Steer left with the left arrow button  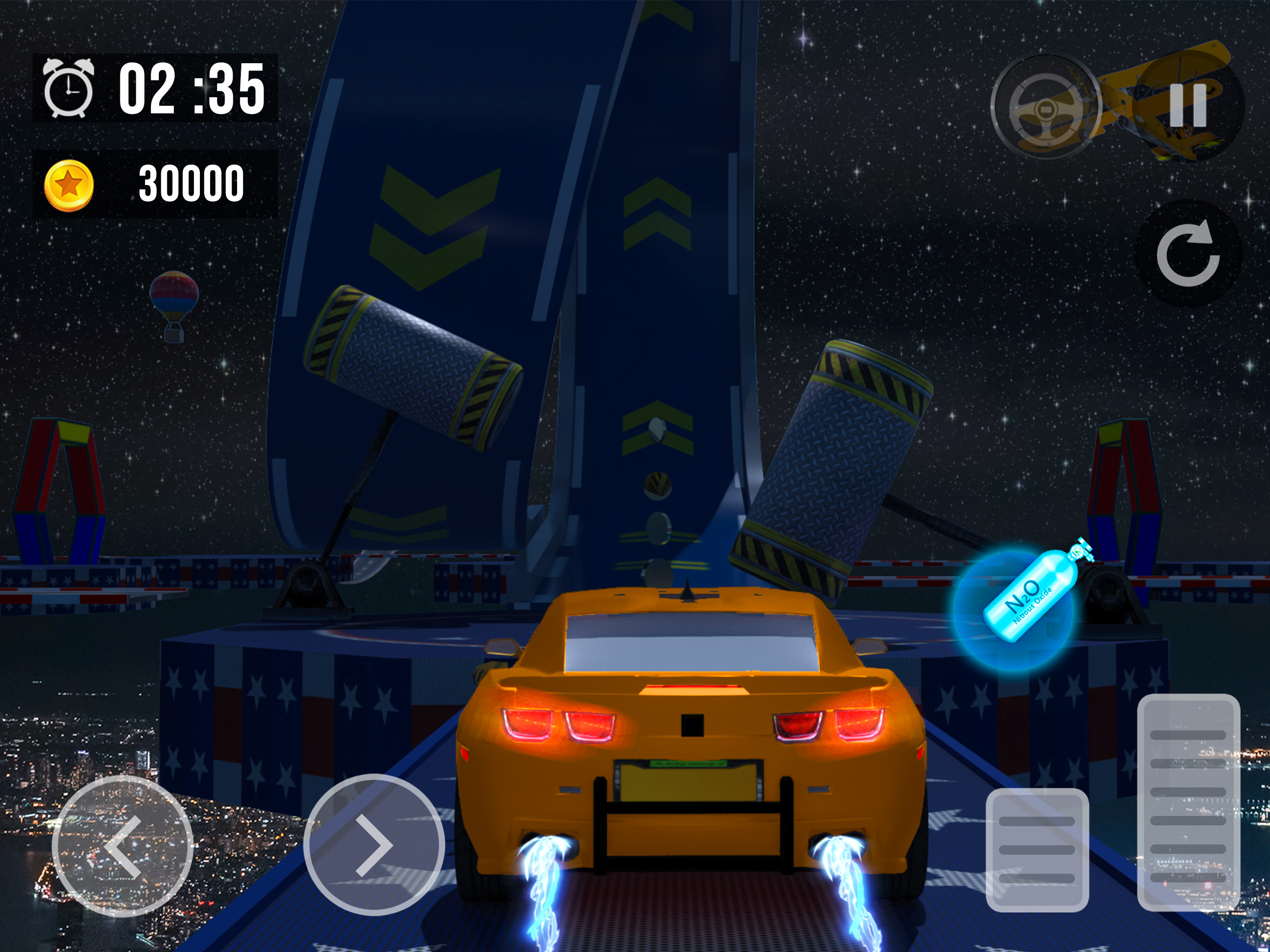(122, 846)
